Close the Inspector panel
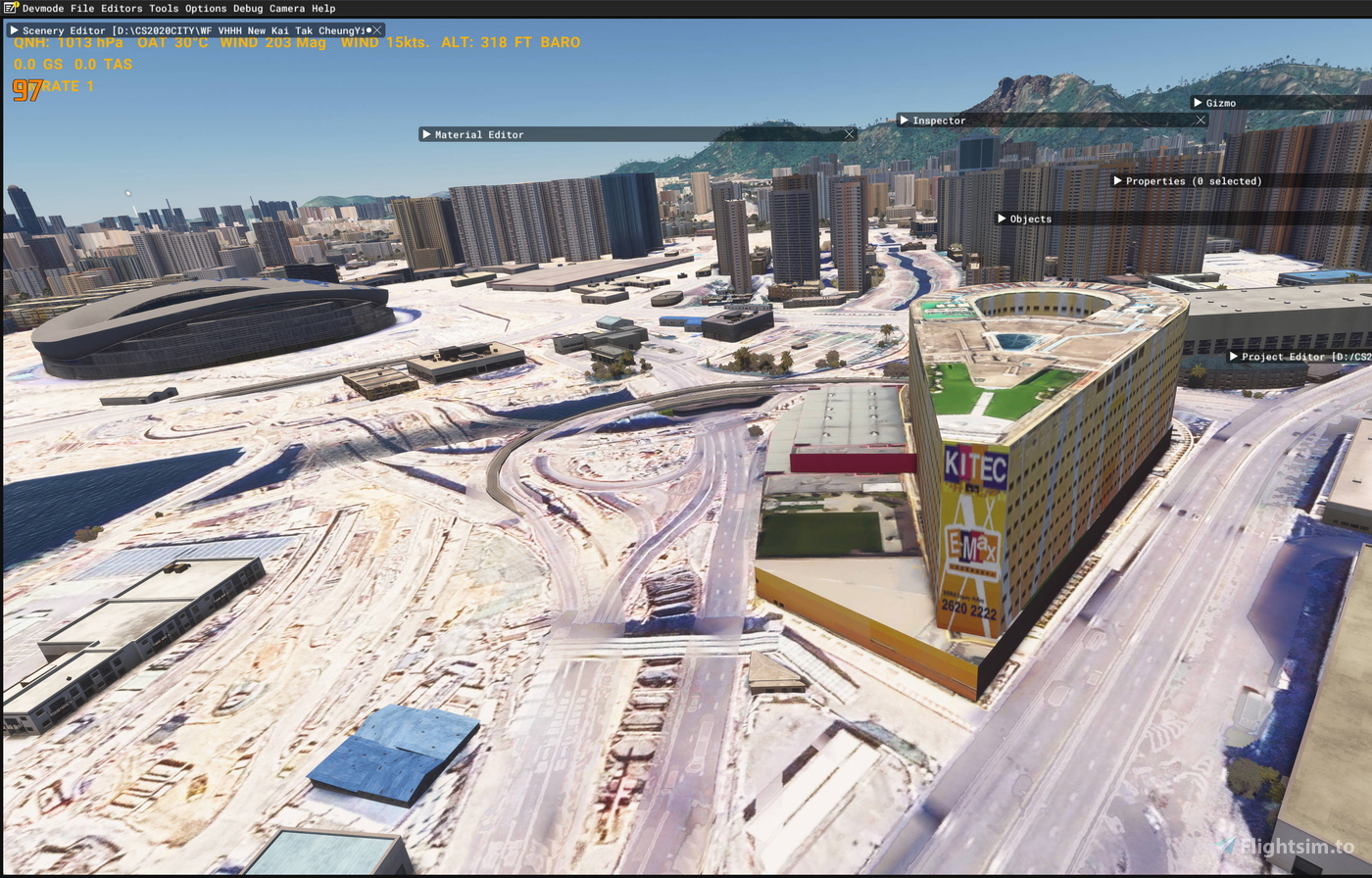The width and height of the screenshot is (1372, 878). [1200, 120]
